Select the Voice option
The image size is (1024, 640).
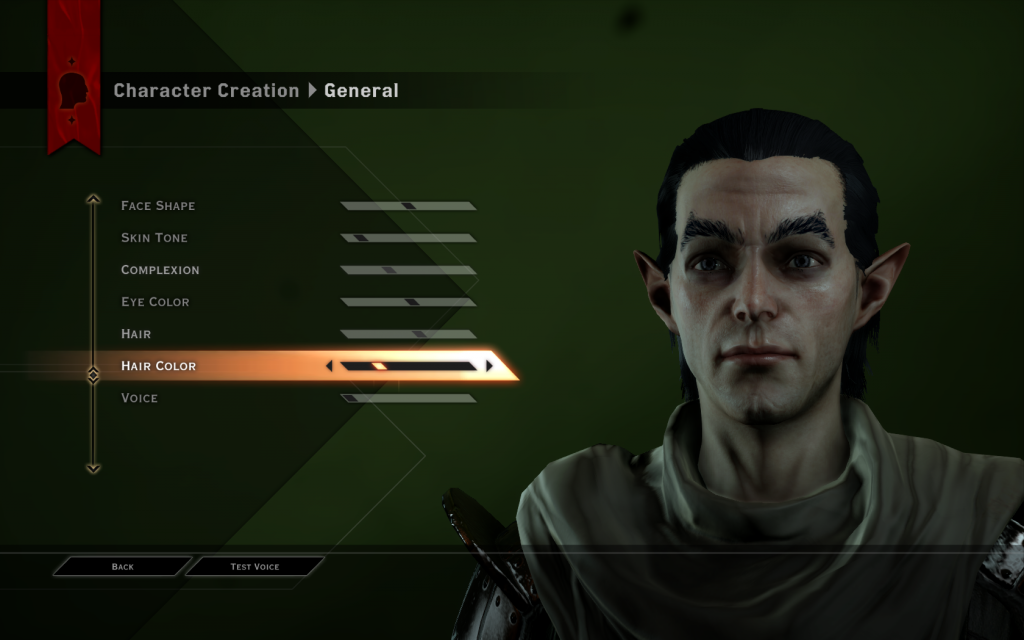click(139, 398)
